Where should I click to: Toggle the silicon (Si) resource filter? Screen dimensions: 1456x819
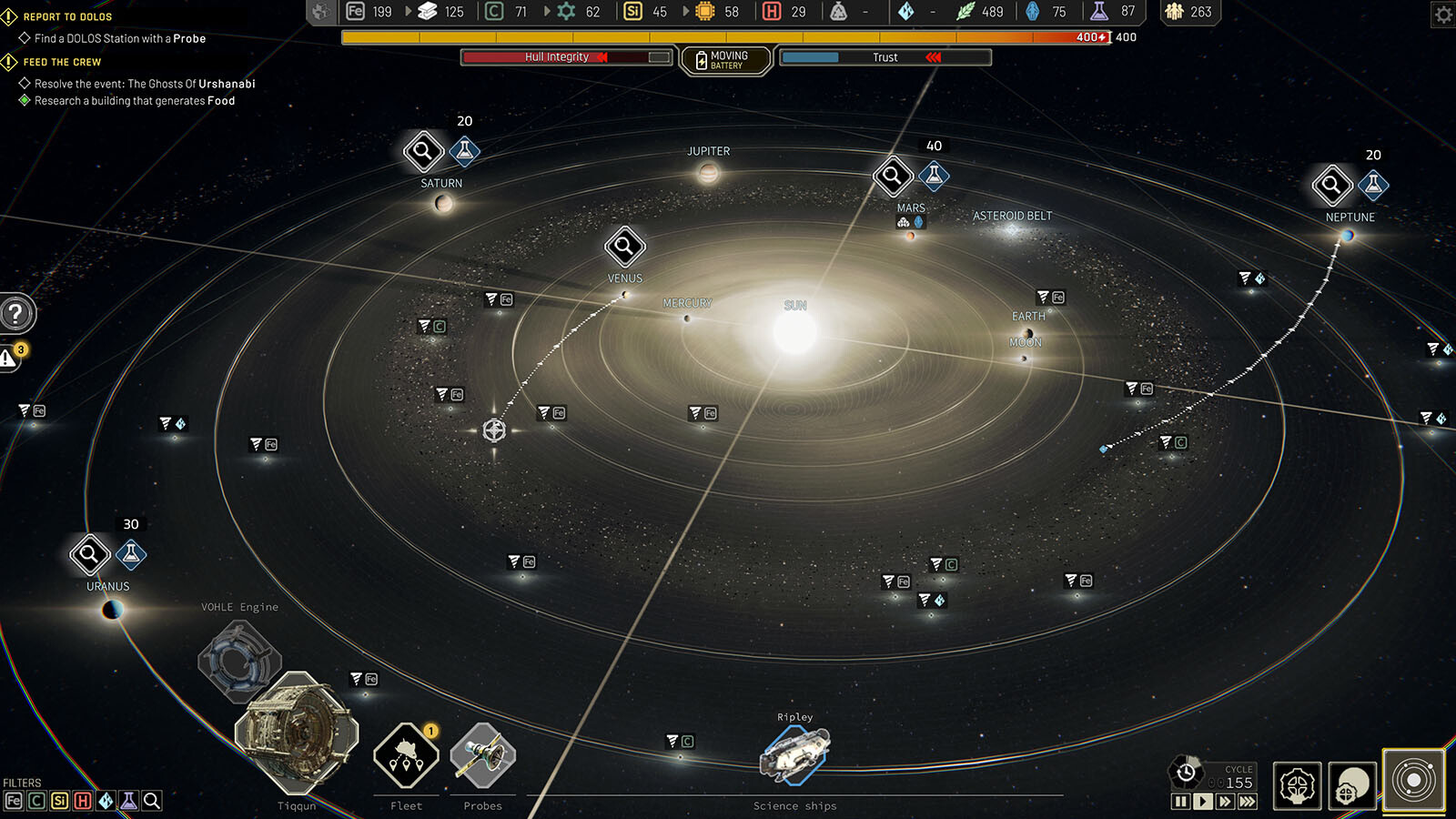[x=59, y=801]
